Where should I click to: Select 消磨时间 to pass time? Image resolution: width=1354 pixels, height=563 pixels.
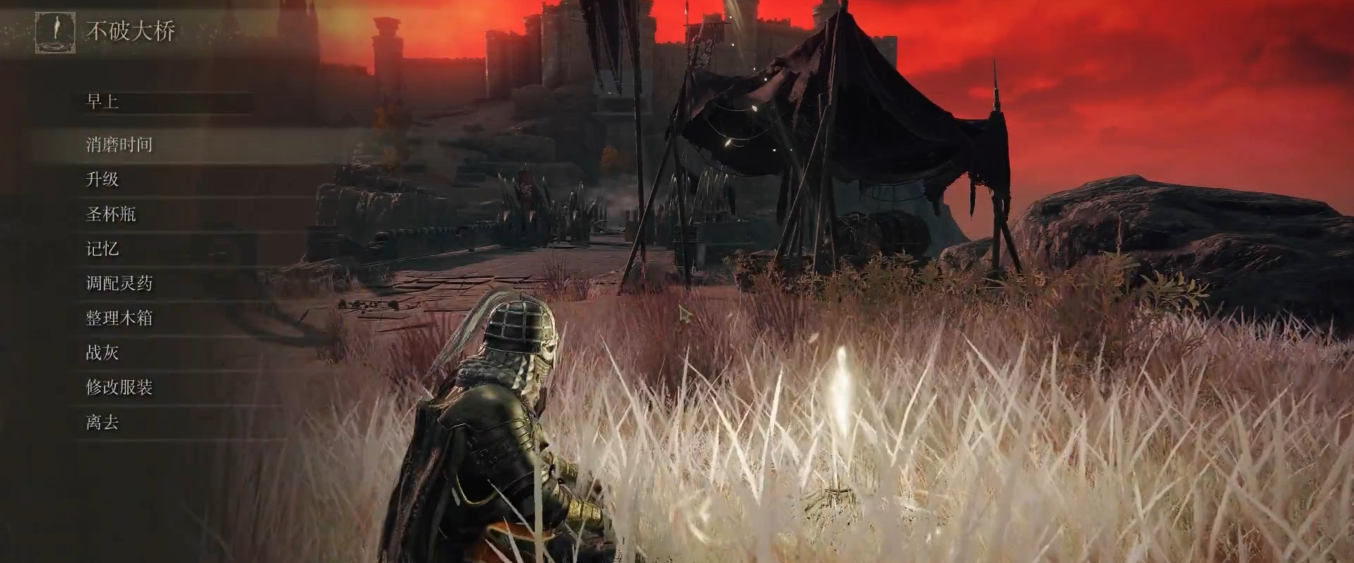click(119, 145)
